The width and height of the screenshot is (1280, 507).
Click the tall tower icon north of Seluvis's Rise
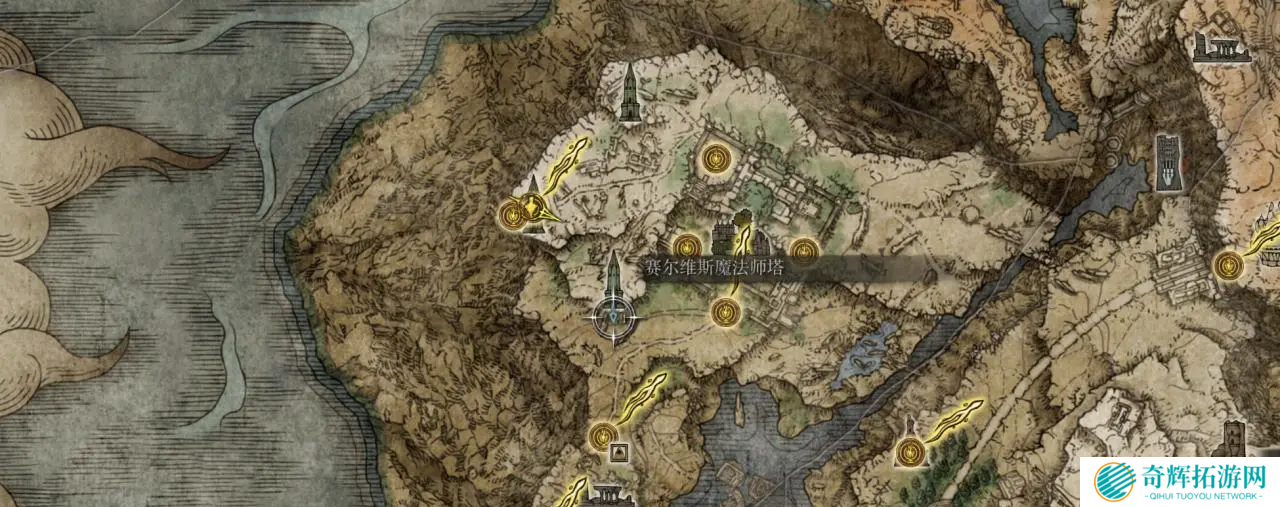click(629, 93)
